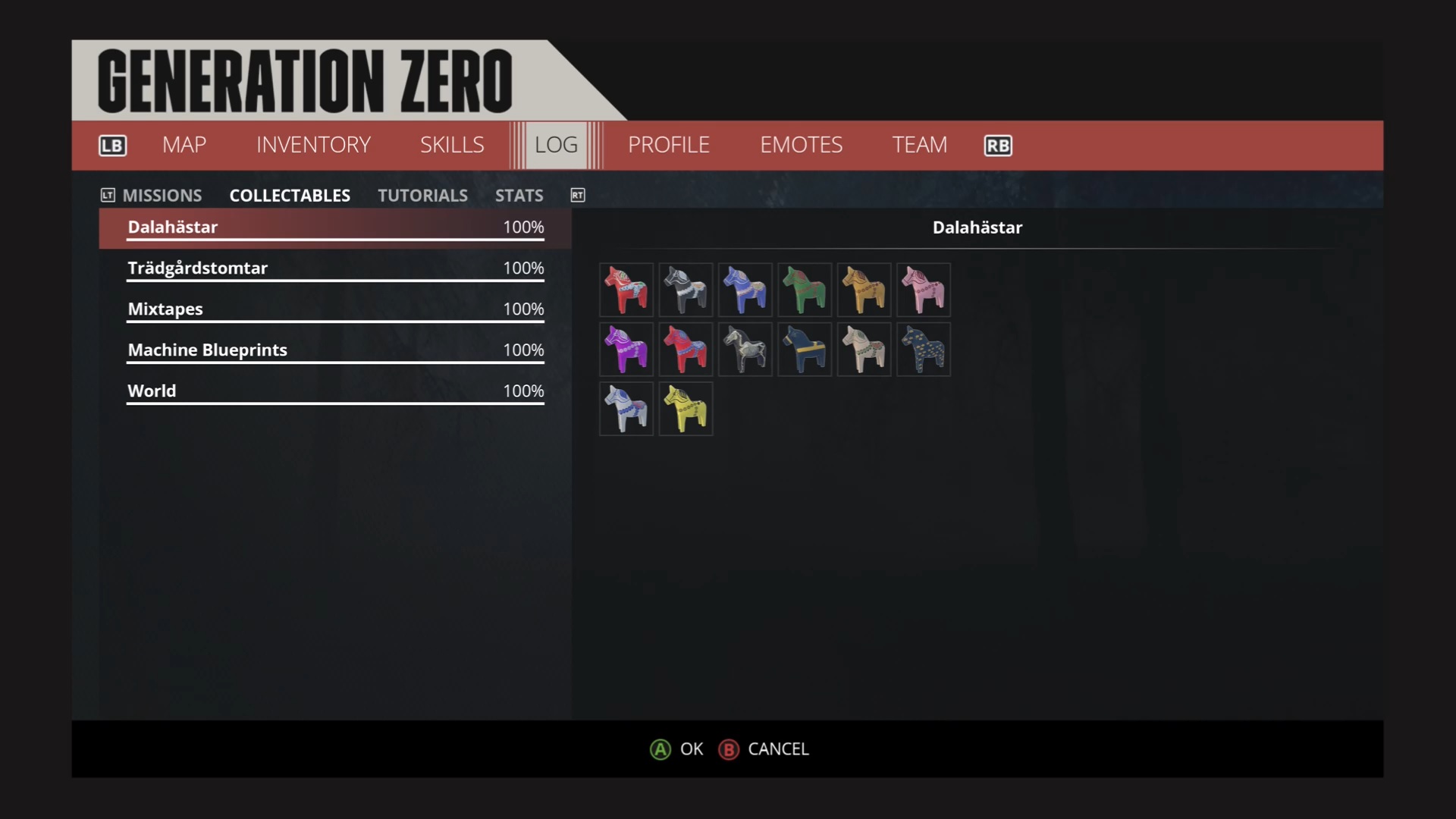1456x819 pixels.
Task: Pick the yellow Dala horse collectable
Action: (x=686, y=409)
